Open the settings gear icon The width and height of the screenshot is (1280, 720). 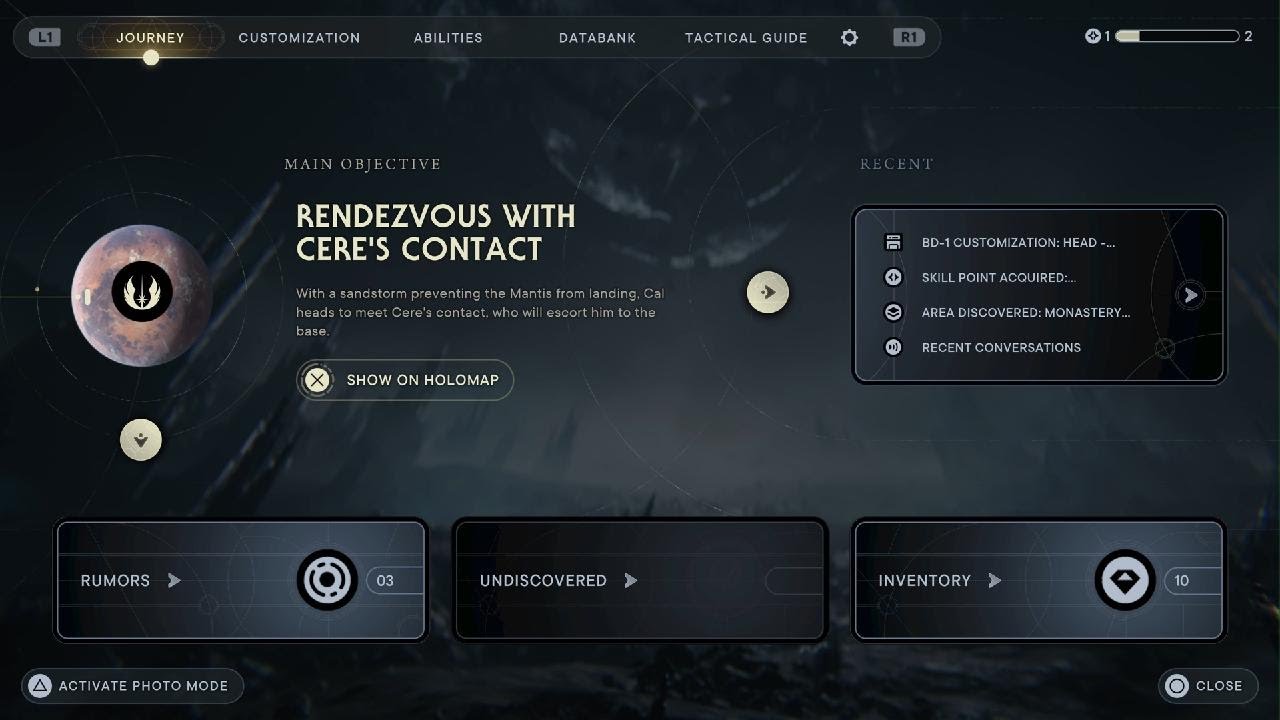pyautogui.click(x=849, y=37)
